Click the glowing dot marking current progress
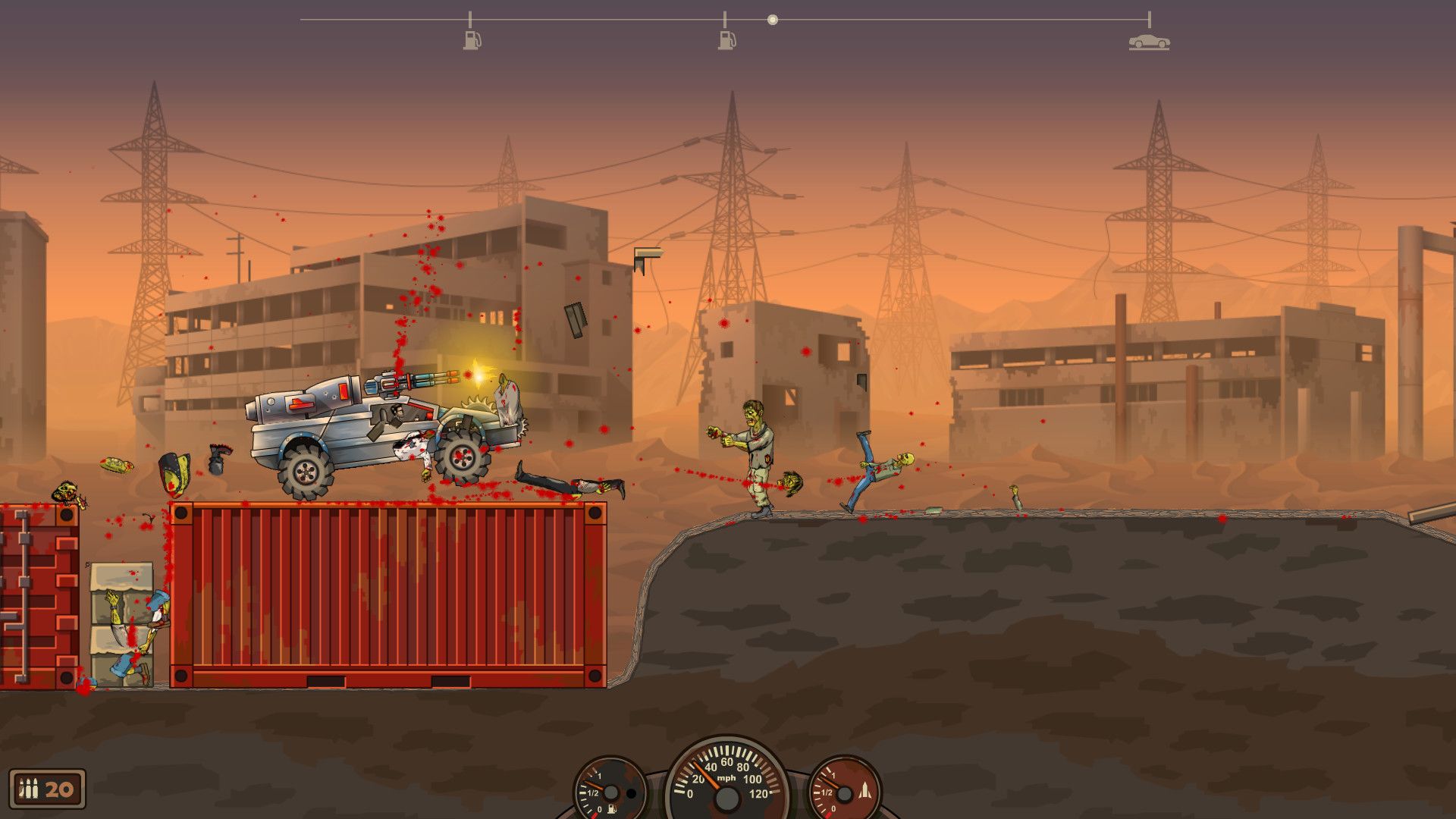Image resolution: width=1456 pixels, height=819 pixels. (x=773, y=19)
